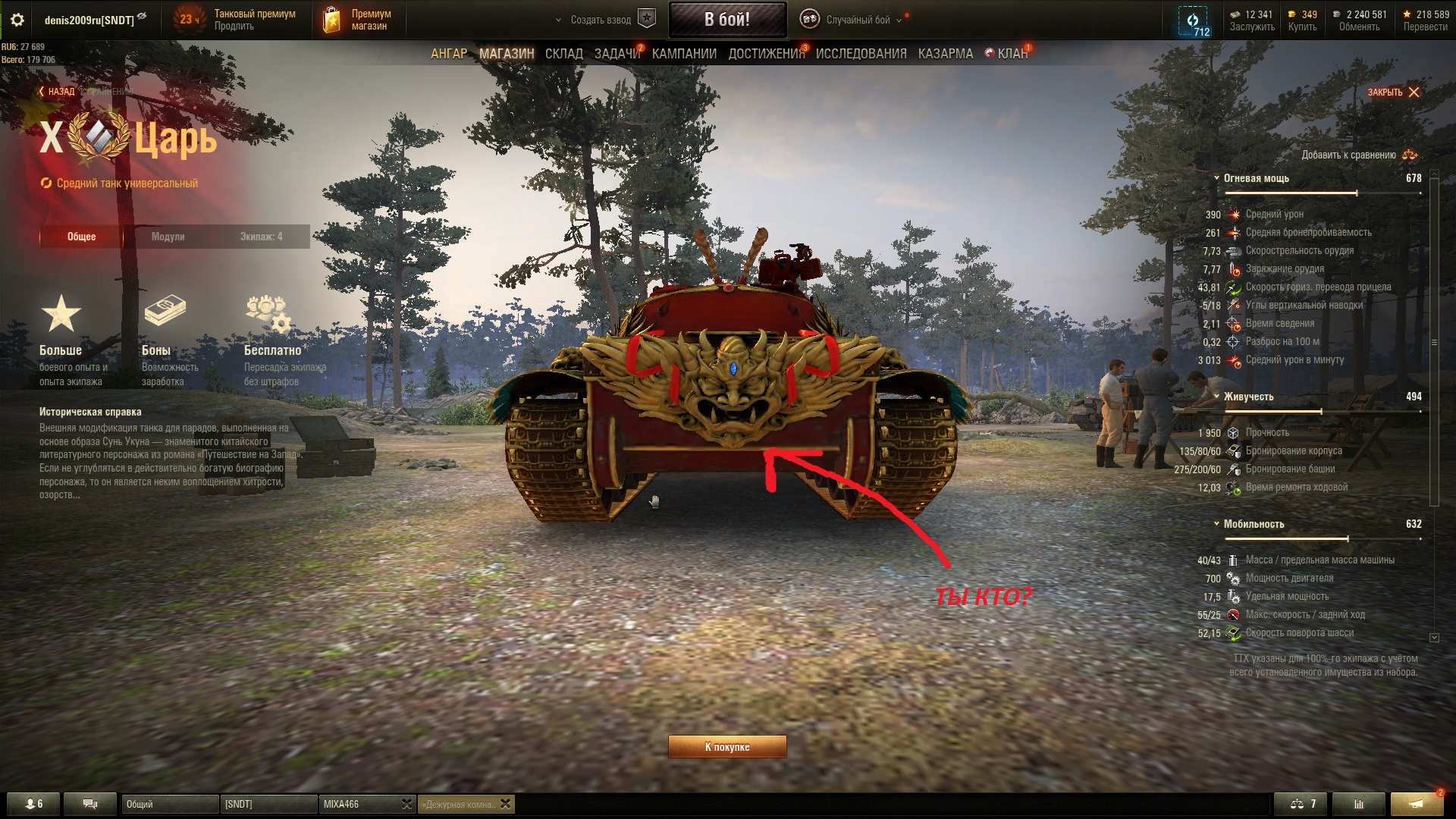The image size is (1456, 819).
Task: Switch to the Экипаж crew tab
Action: (x=261, y=237)
